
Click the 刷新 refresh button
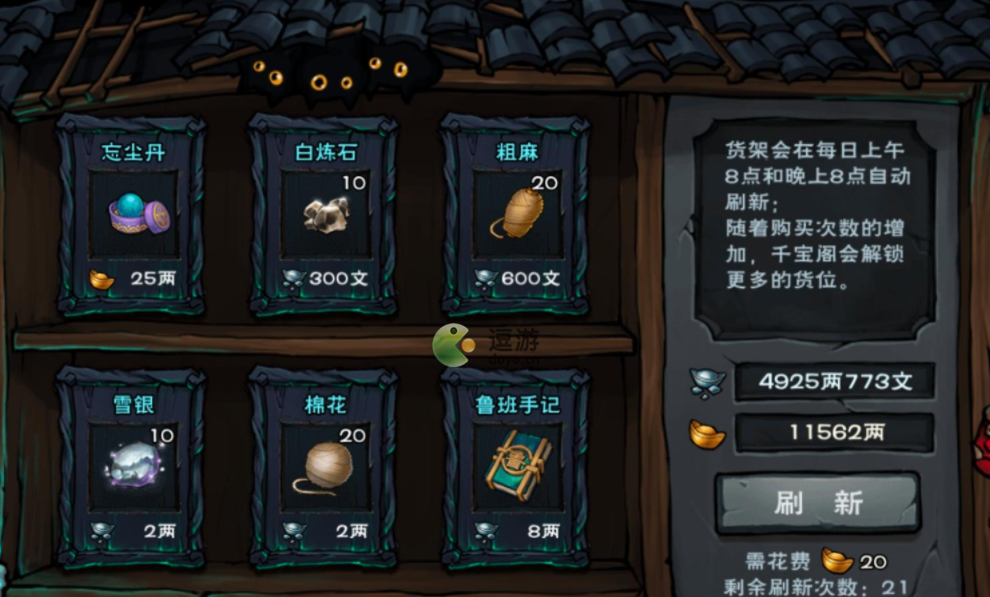817,502
